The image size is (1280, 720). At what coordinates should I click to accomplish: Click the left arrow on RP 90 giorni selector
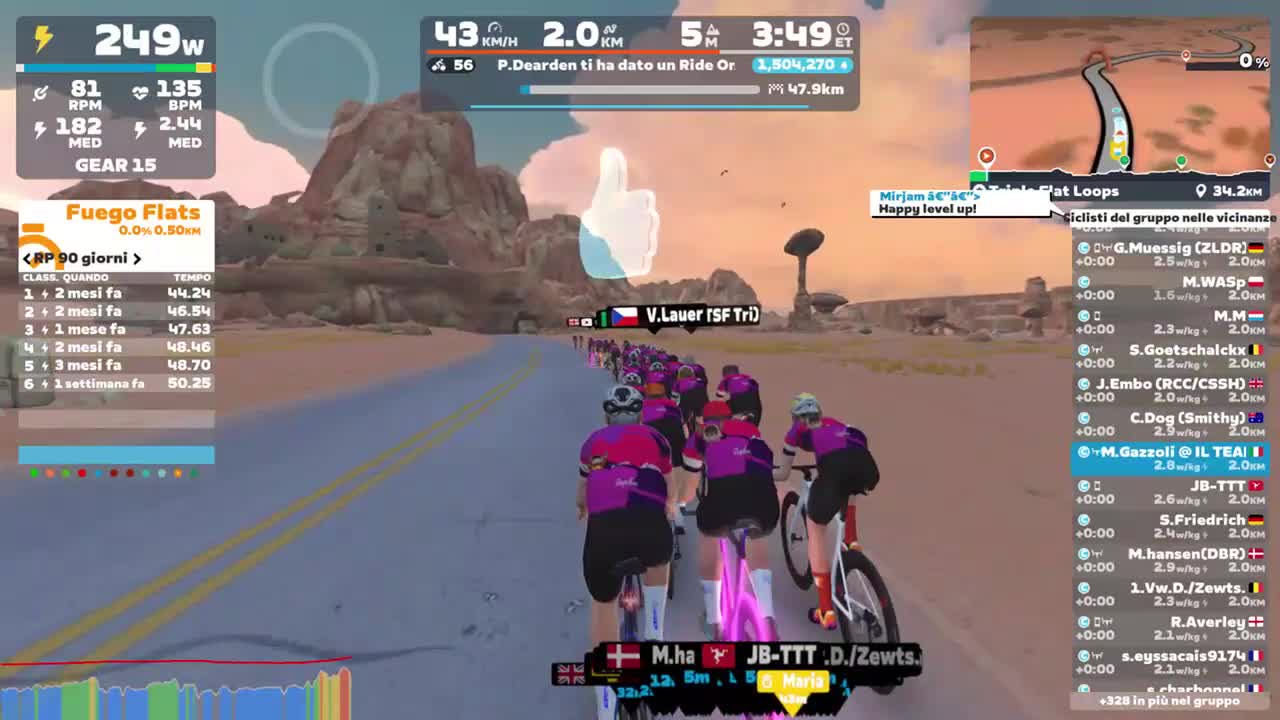[25, 258]
